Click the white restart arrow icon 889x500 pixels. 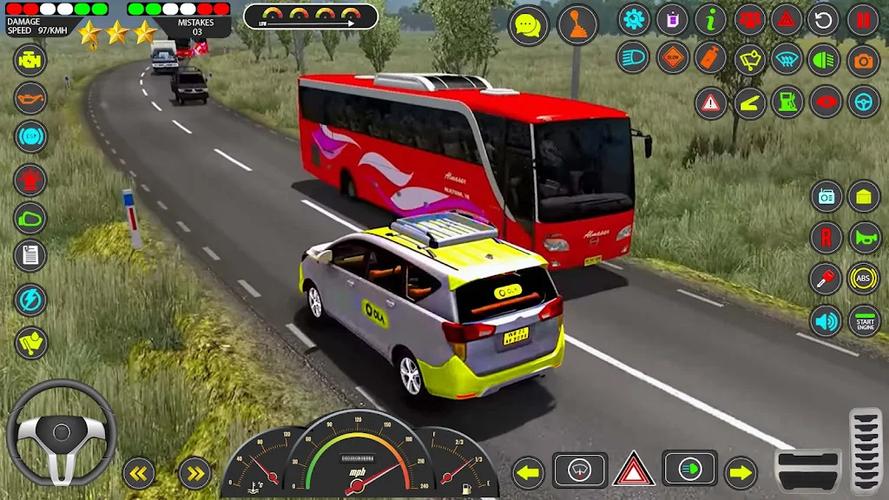[823, 19]
